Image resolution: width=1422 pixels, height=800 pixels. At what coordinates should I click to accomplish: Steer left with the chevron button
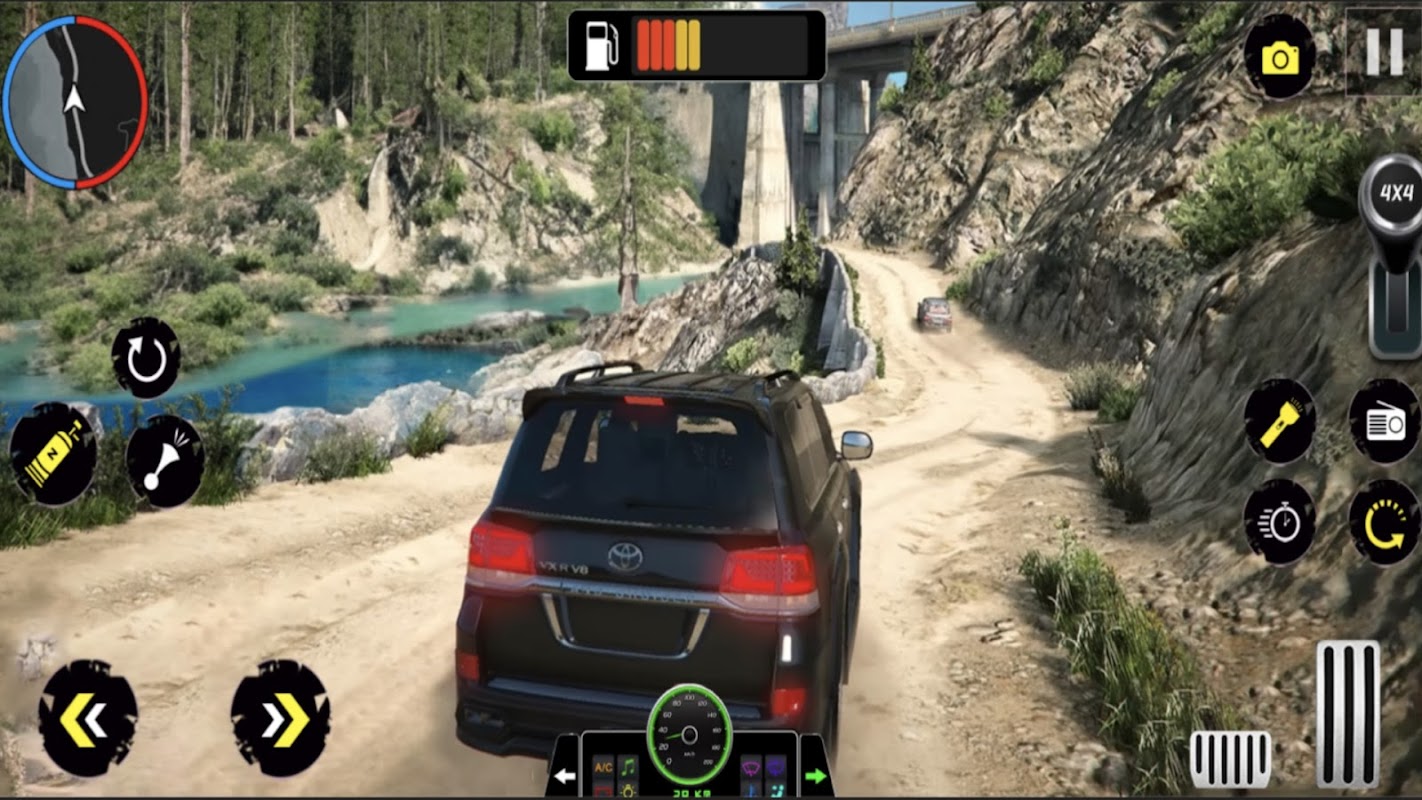(88, 717)
